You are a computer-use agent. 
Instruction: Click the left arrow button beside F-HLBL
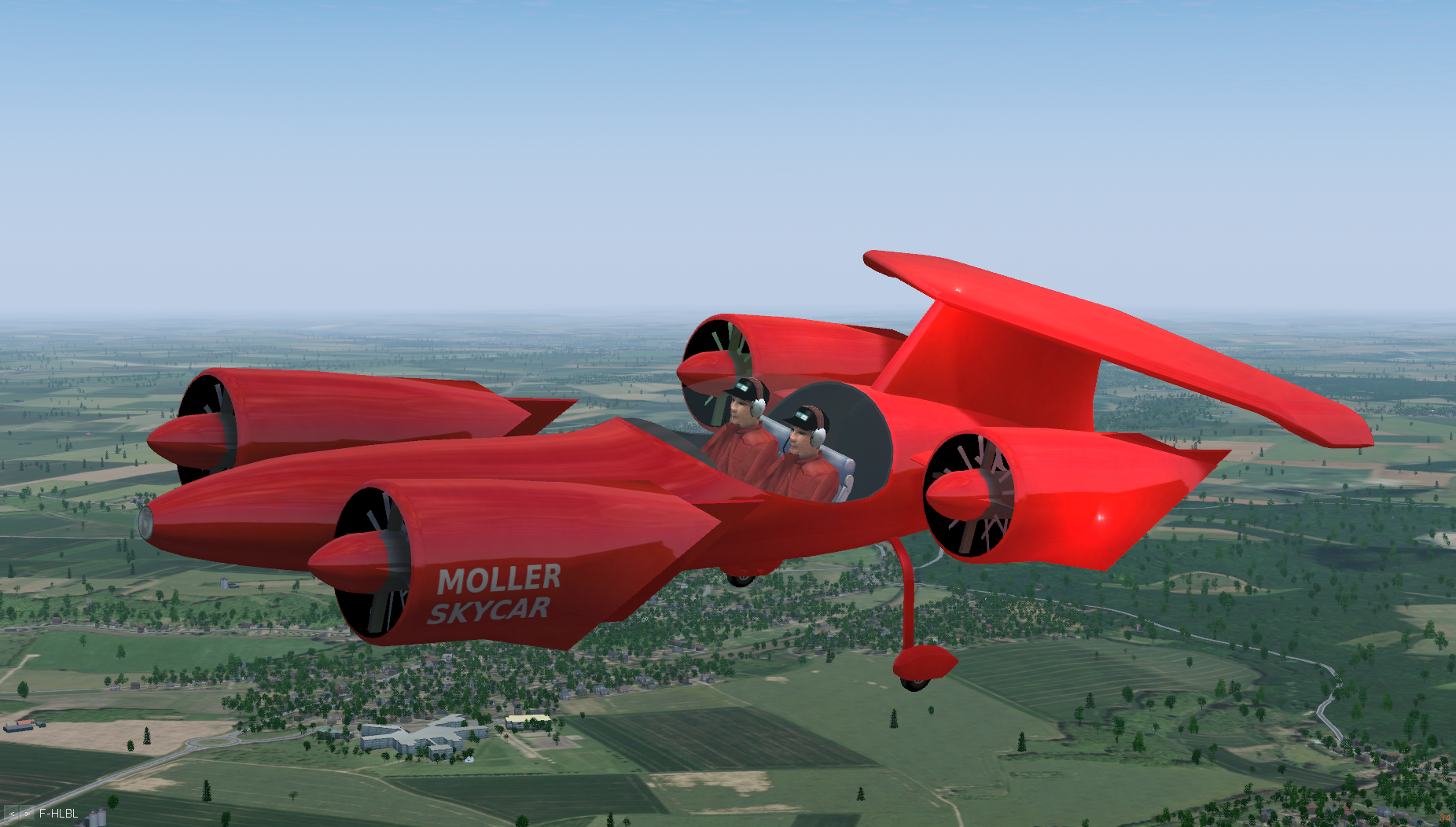[x=12, y=814]
